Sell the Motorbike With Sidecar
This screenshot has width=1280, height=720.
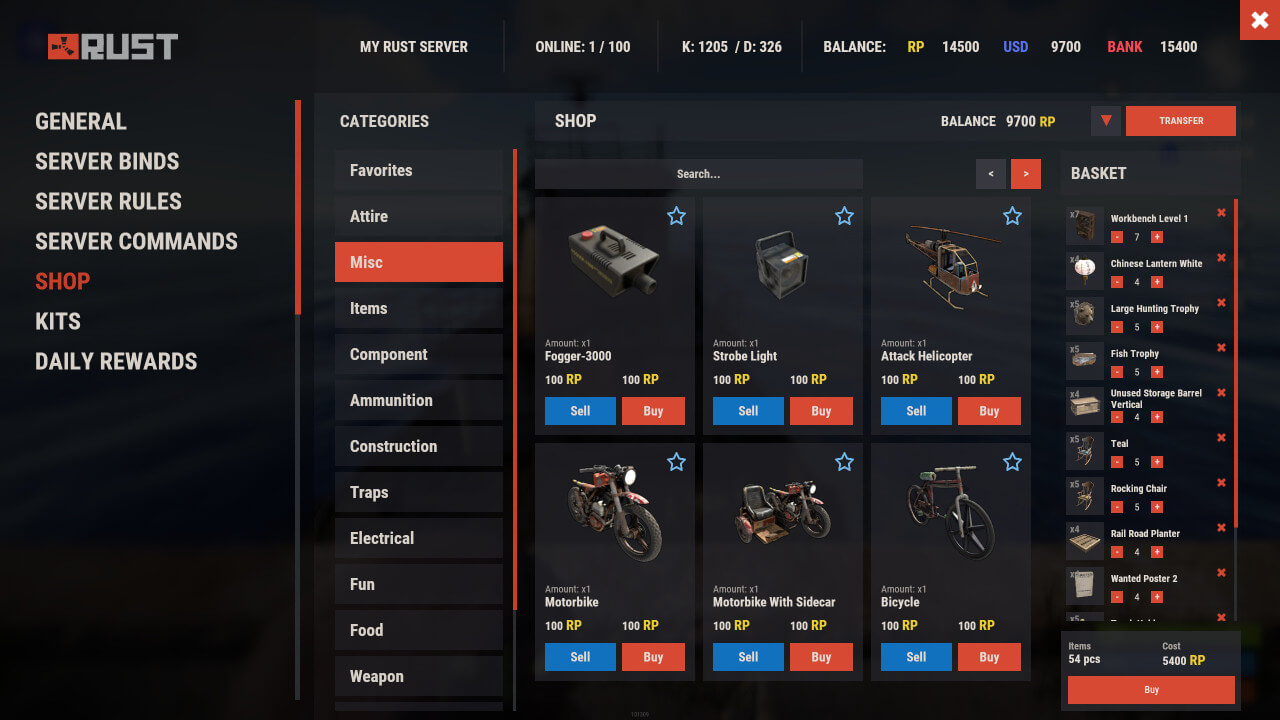[748, 657]
